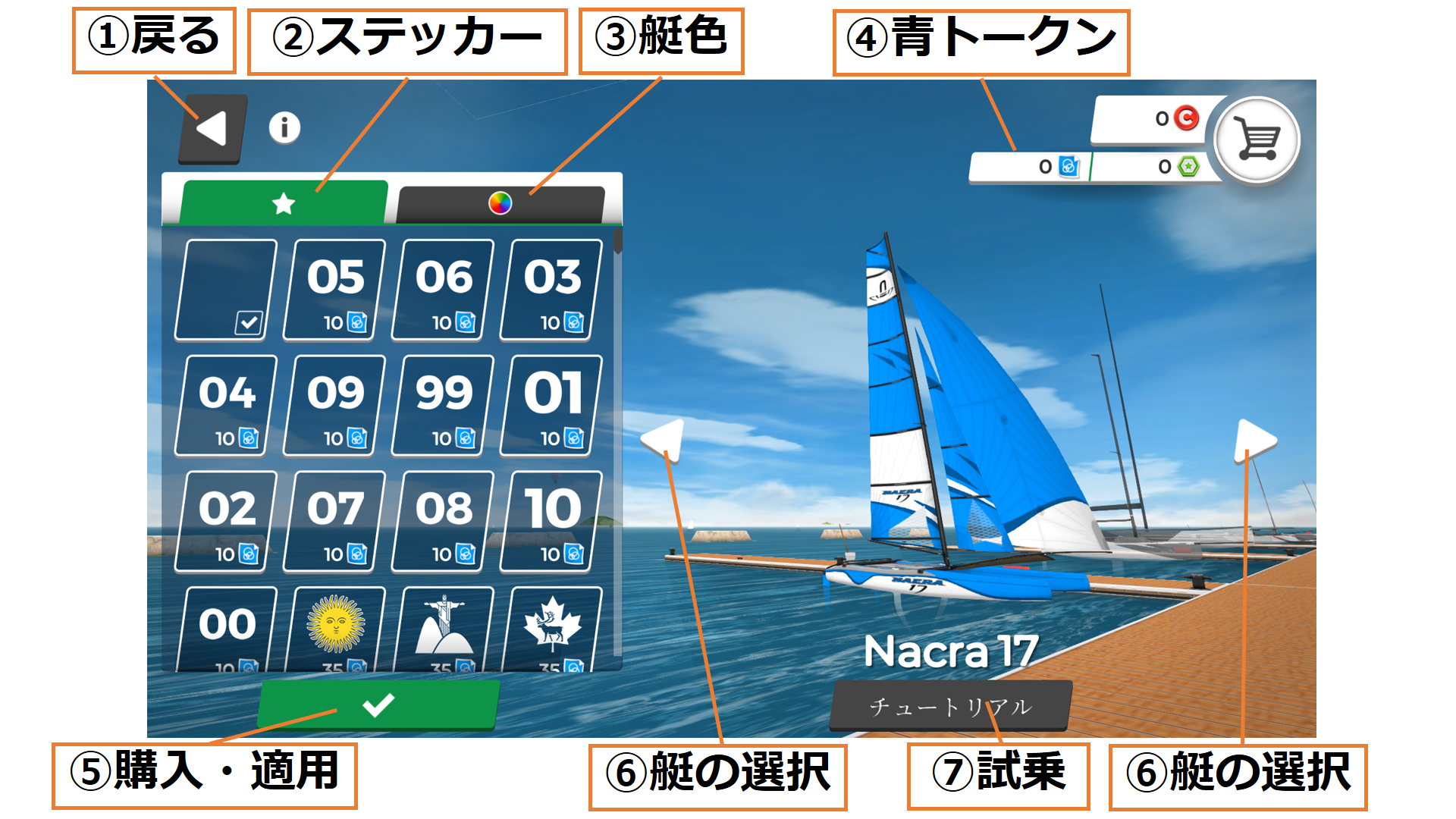
Task: Start the チュートリアル tutorial sail
Action: pos(950,707)
